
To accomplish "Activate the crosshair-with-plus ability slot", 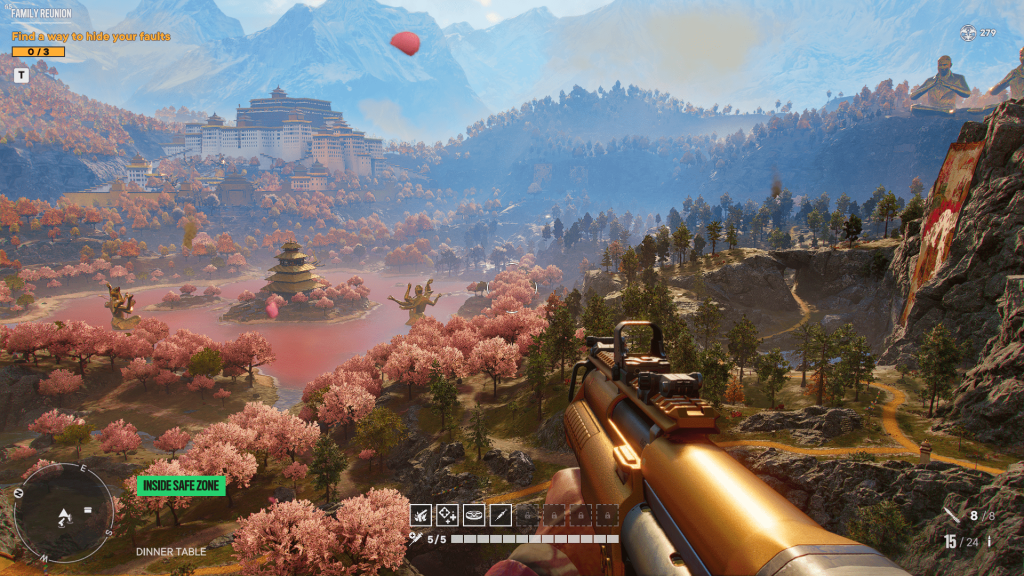I will pyautogui.click(x=447, y=515).
